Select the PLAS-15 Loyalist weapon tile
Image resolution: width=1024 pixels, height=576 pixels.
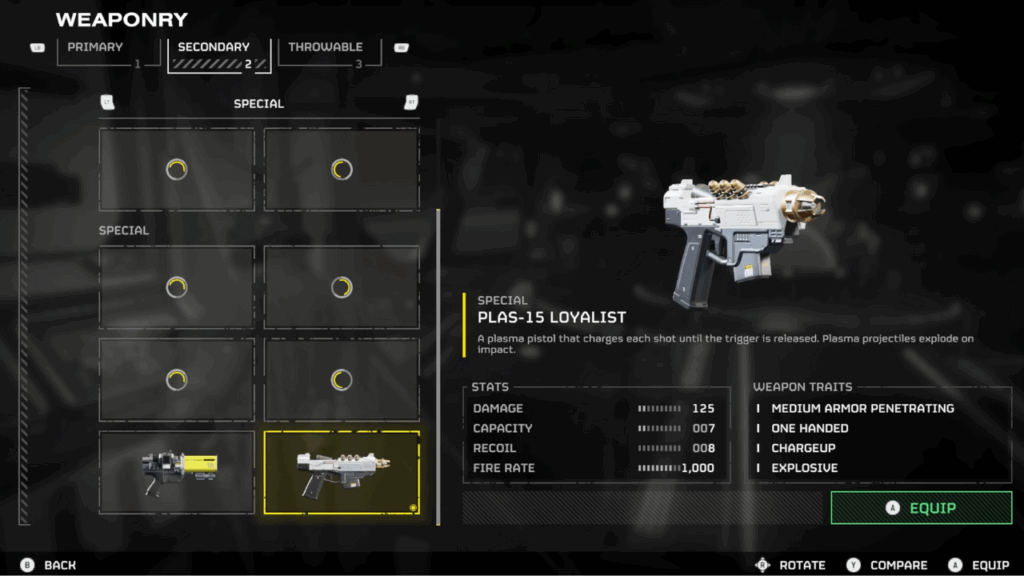(x=341, y=472)
